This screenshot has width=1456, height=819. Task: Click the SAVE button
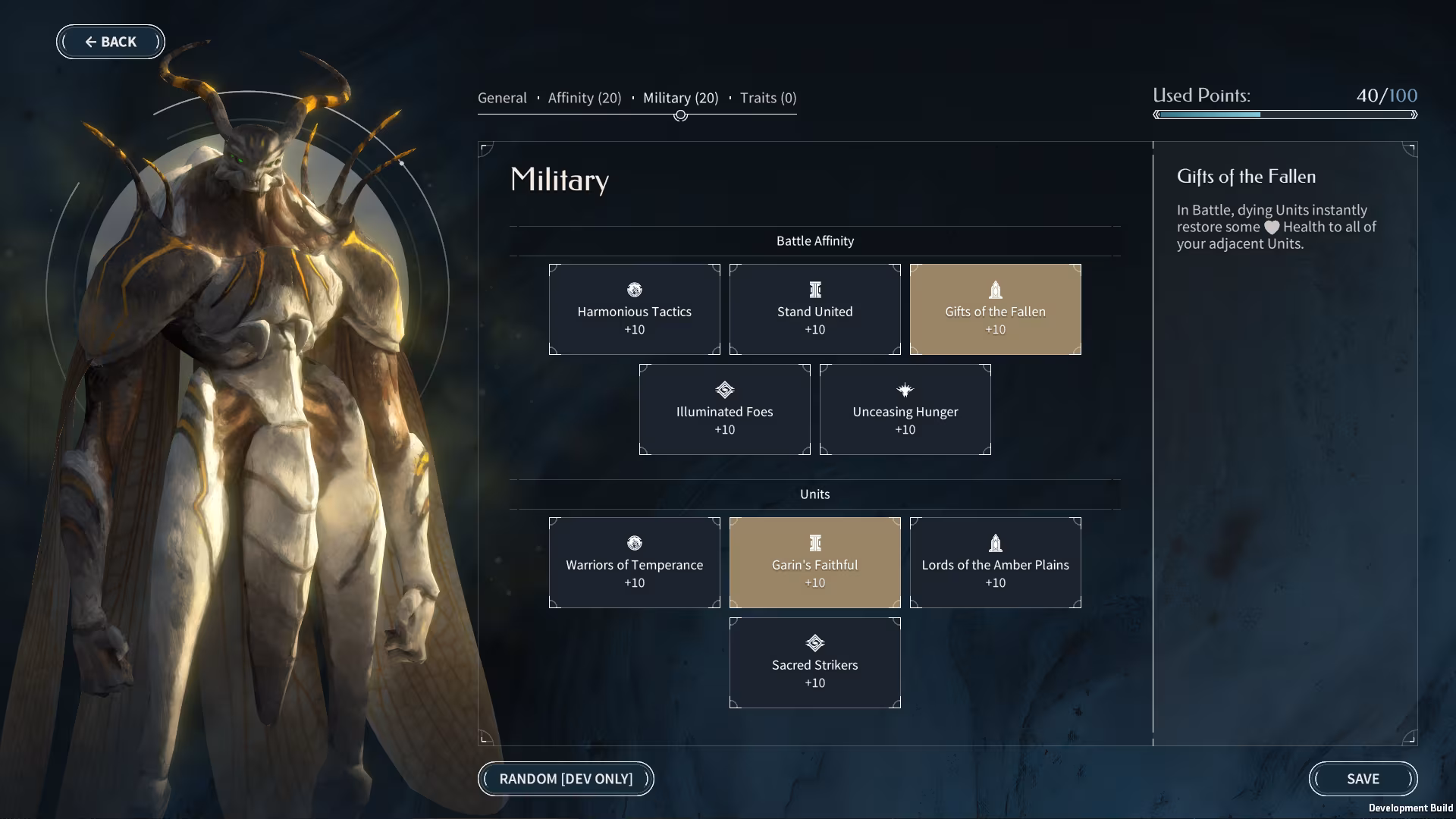coord(1363,779)
